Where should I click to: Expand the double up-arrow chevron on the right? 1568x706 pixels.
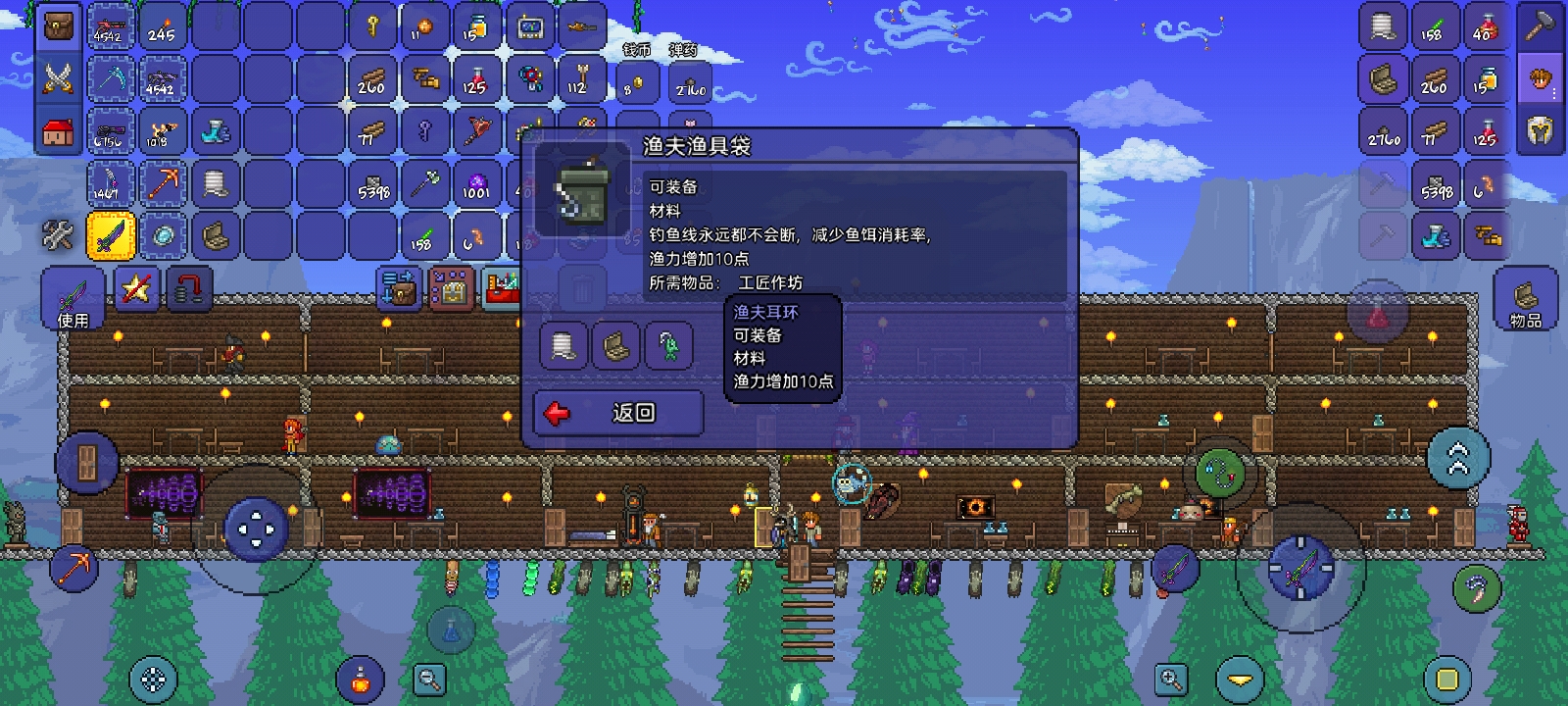[x=1459, y=456]
